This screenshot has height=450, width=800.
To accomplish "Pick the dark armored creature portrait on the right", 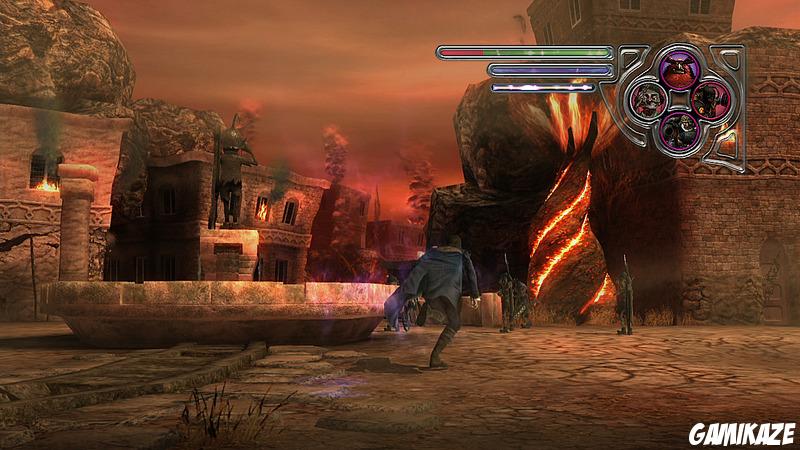I will click(x=709, y=99).
